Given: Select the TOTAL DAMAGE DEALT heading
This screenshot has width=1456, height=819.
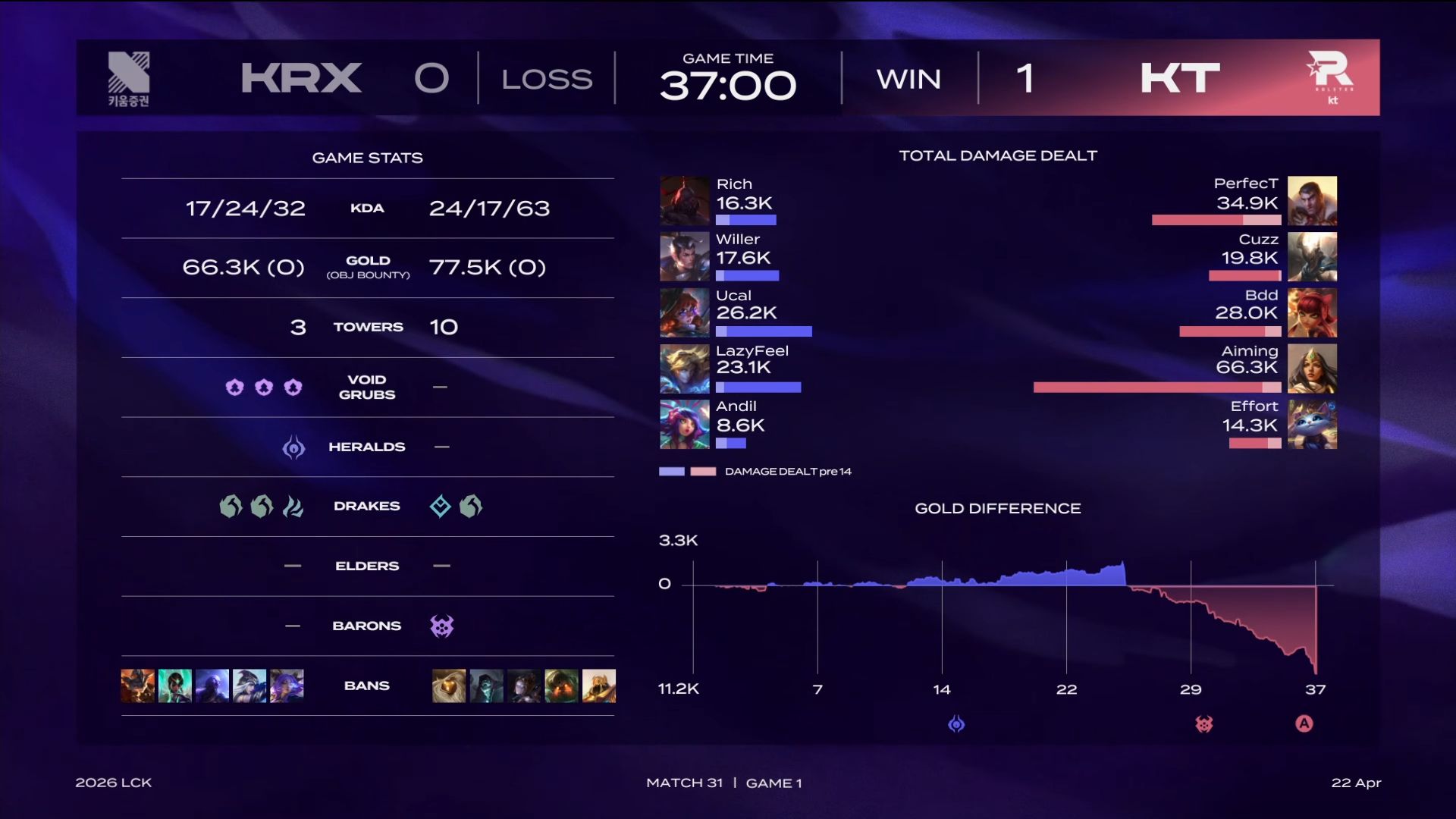Looking at the screenshot, I should (x=998, y=155).
